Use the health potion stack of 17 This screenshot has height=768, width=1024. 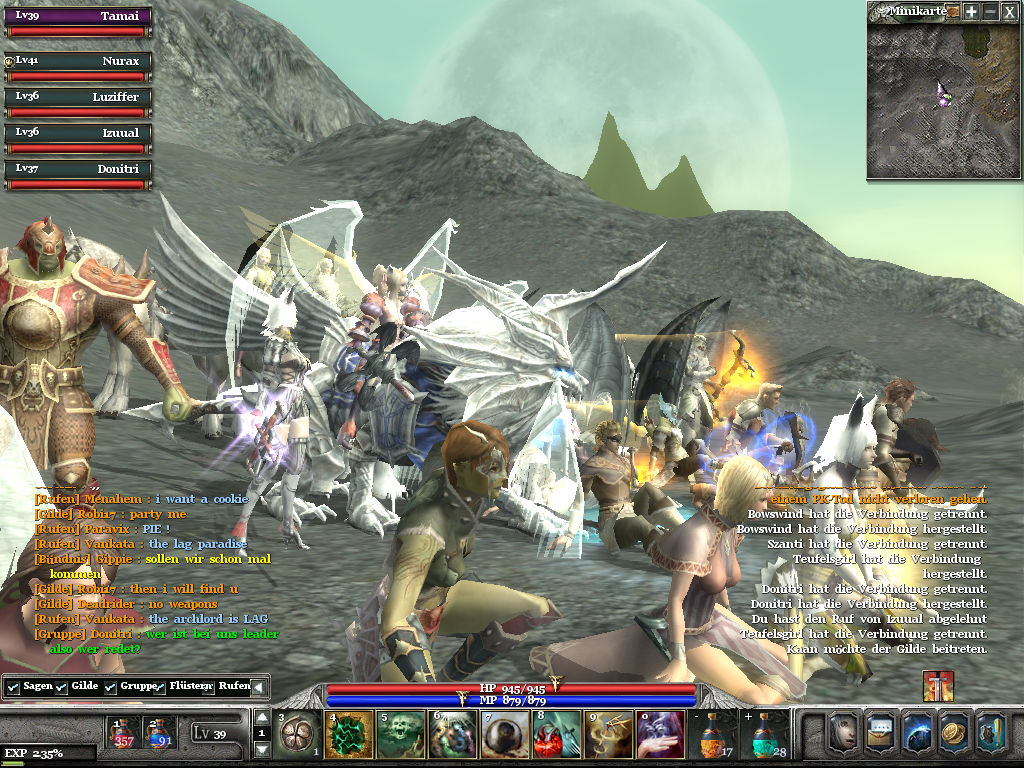(713, 735)
